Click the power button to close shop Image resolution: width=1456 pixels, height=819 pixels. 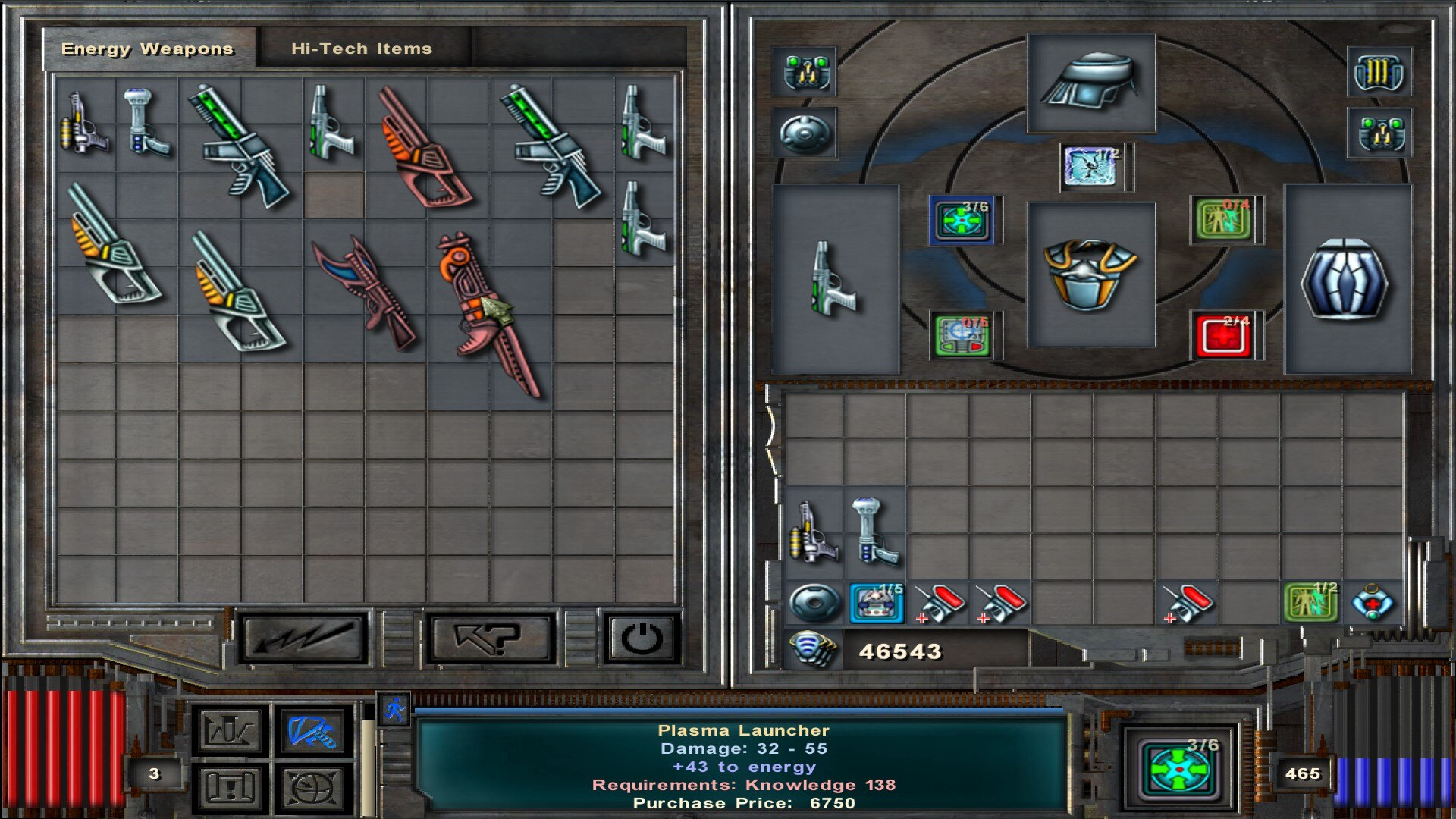pyautogui.click(x=642, y=639)
